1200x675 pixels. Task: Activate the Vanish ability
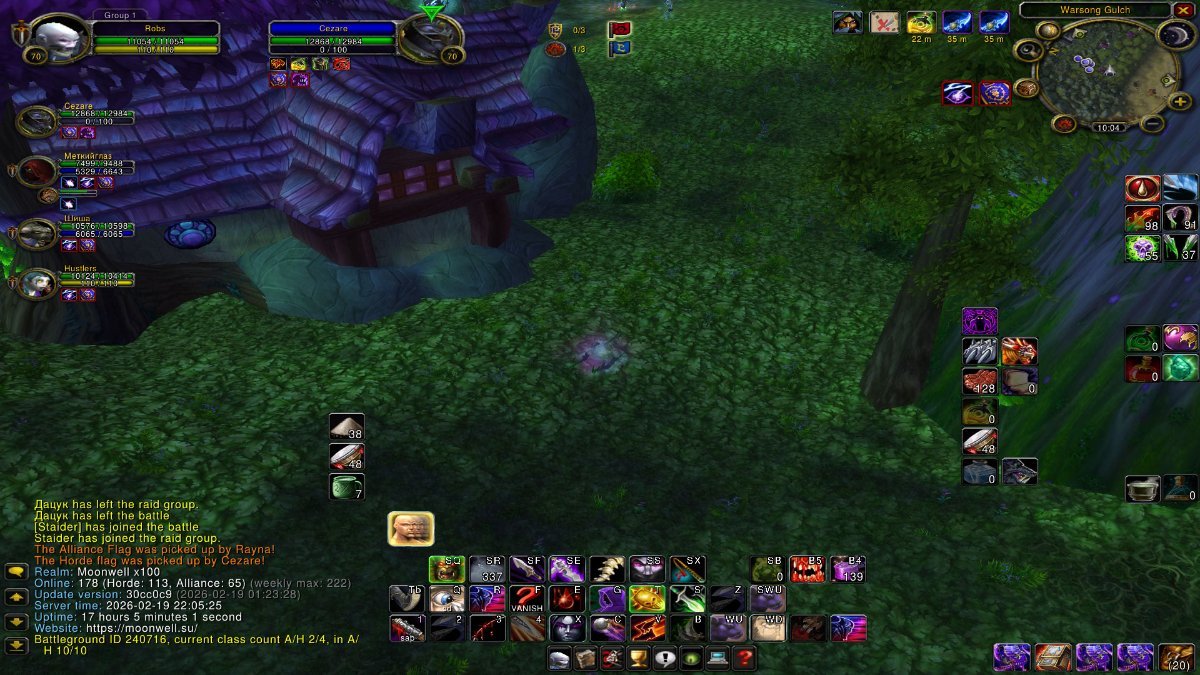(527, 598)
